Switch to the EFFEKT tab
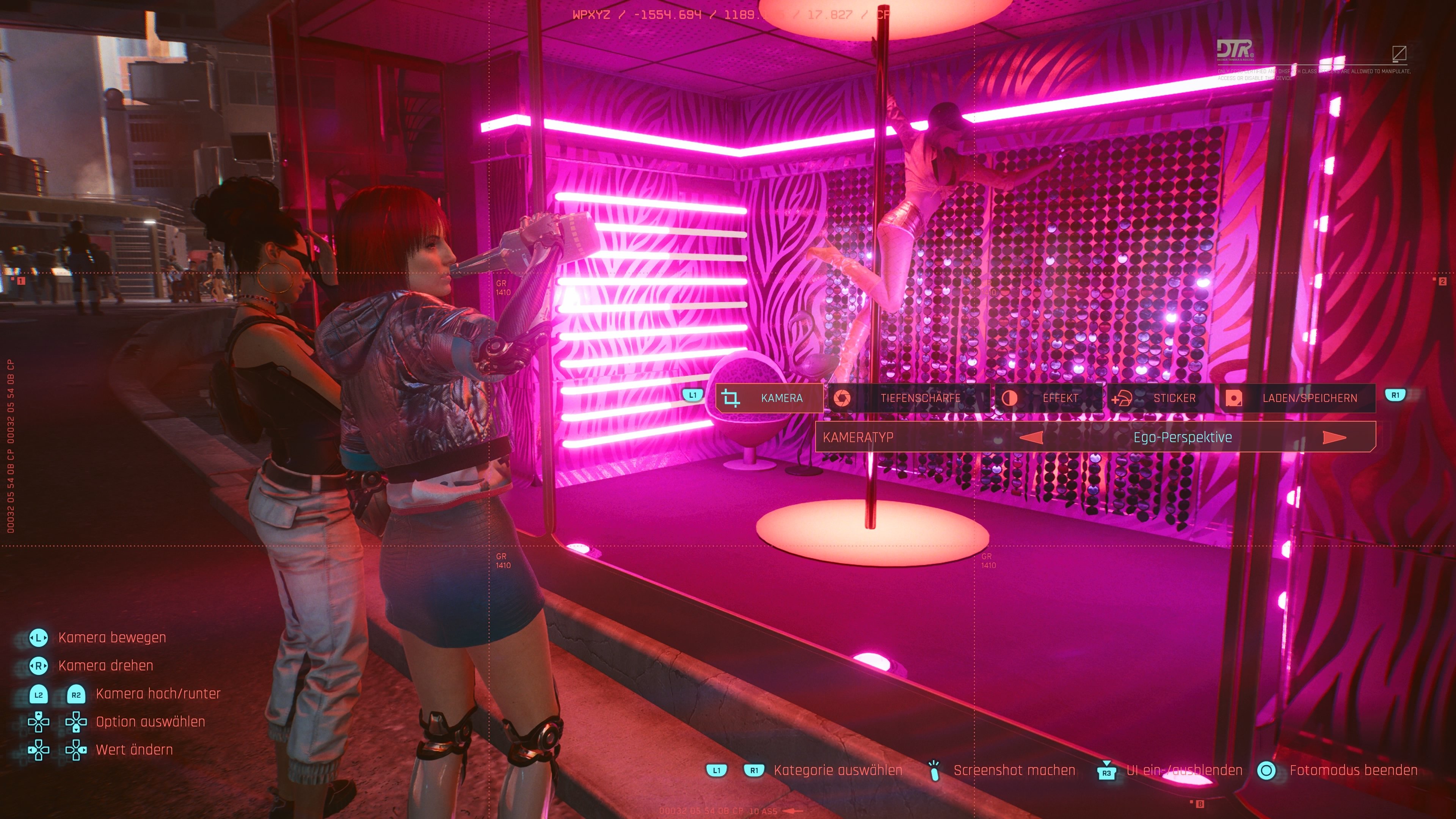The image size is (1456, 819). point(1061,398)
